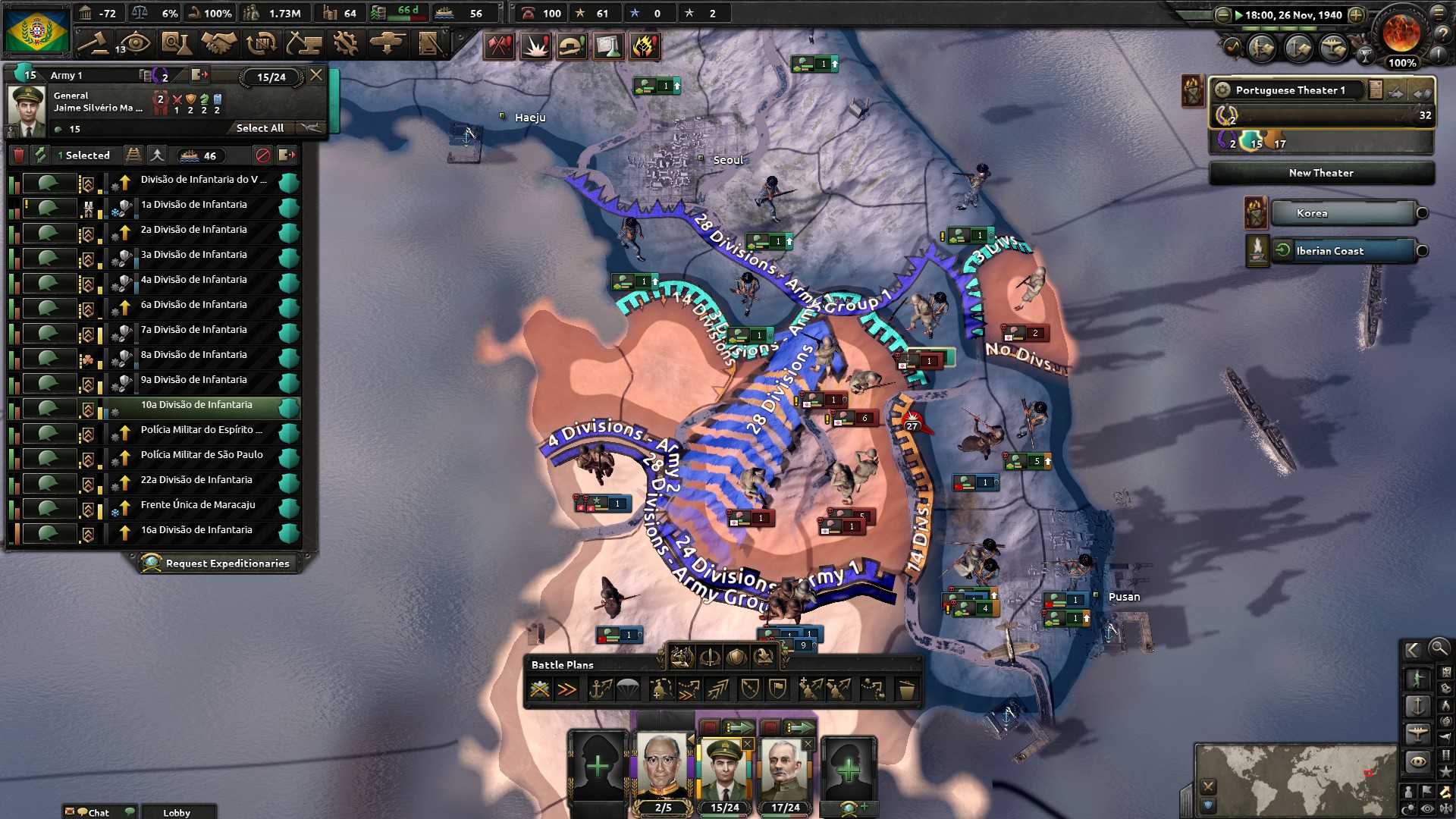The image size is (1456, 819).
Task: Click the New Theater button
Action: tap(1323, 173)
